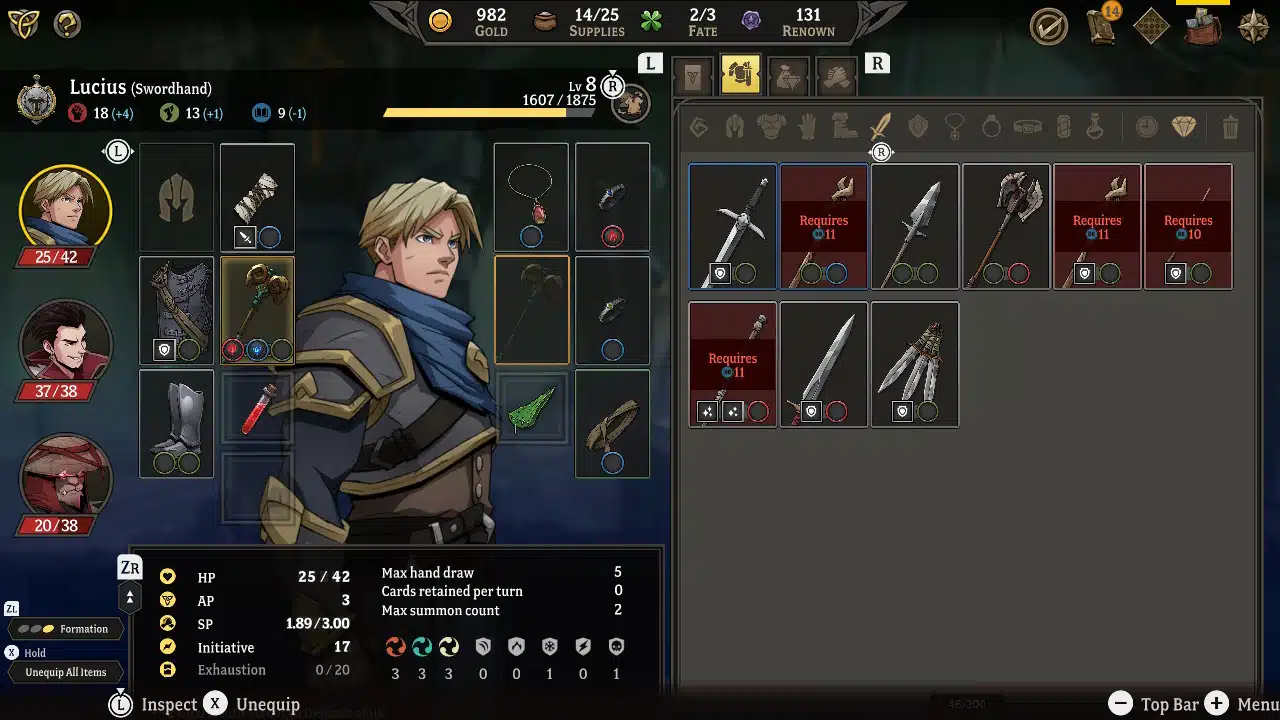Select the gloves filter icon
The width and height of the screenshot is (1280, 720).
[x=807, y=127]
